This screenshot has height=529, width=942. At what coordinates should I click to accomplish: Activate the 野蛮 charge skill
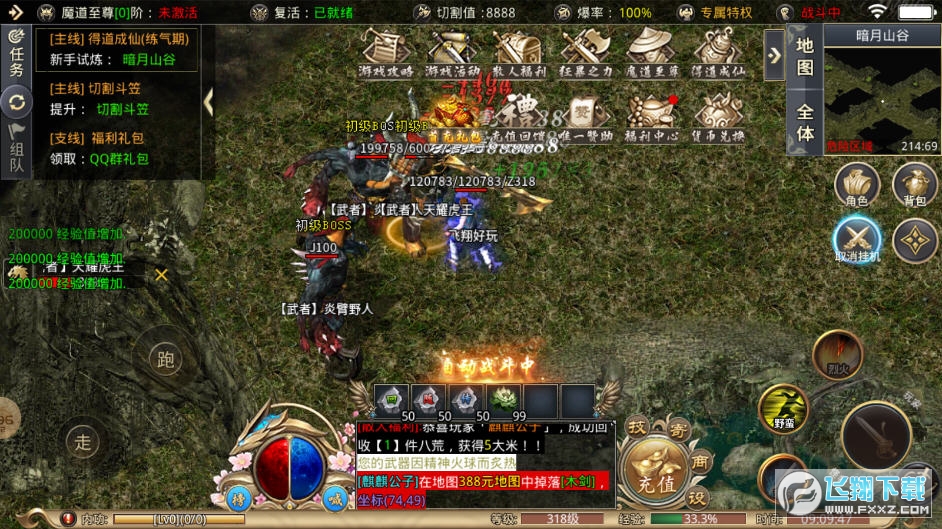[x=783, y=408]
